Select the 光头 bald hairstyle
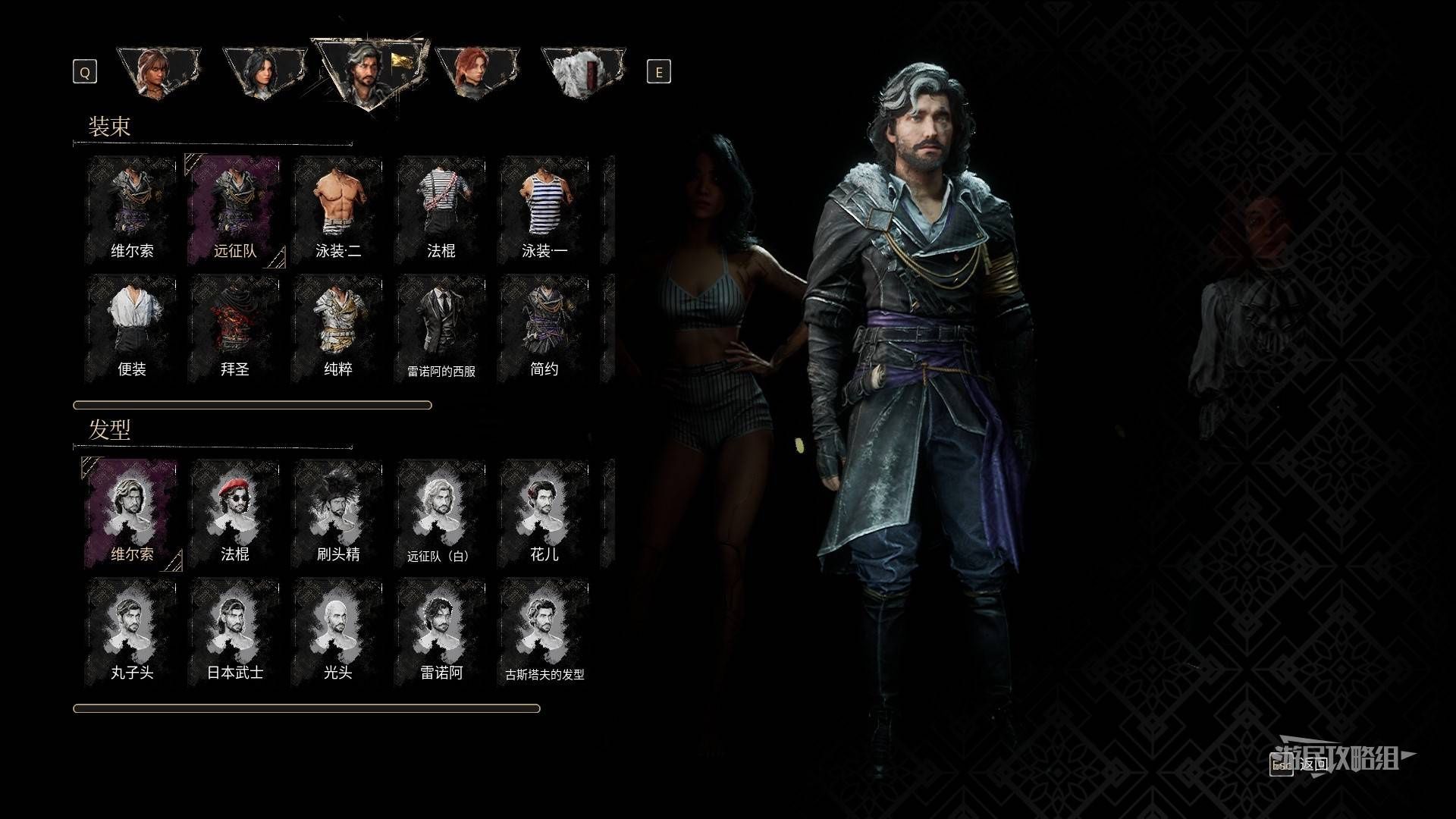 pos(338,632)
